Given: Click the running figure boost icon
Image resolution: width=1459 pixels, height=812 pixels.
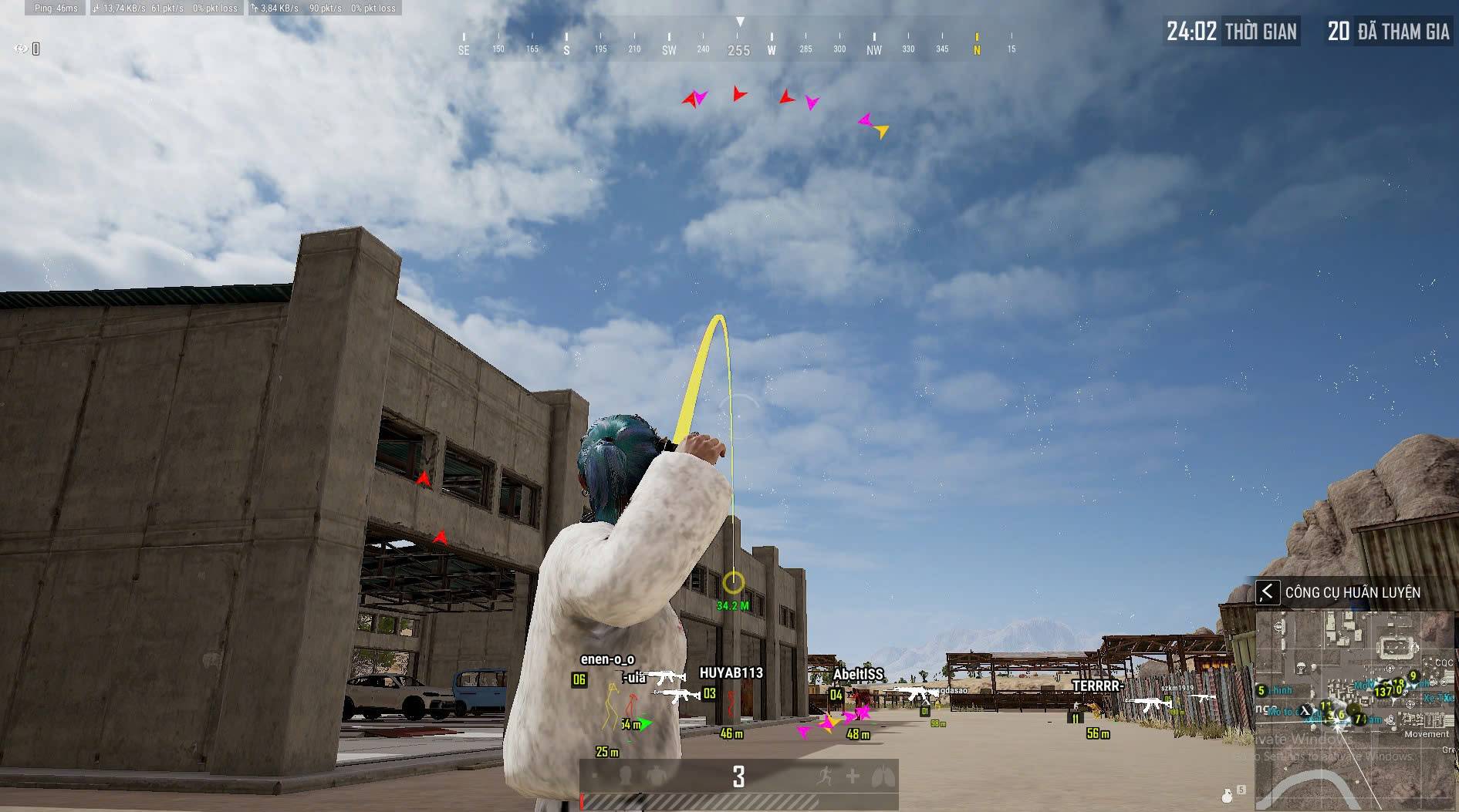Looking at the screenshot, I should (x=824, y=776).
